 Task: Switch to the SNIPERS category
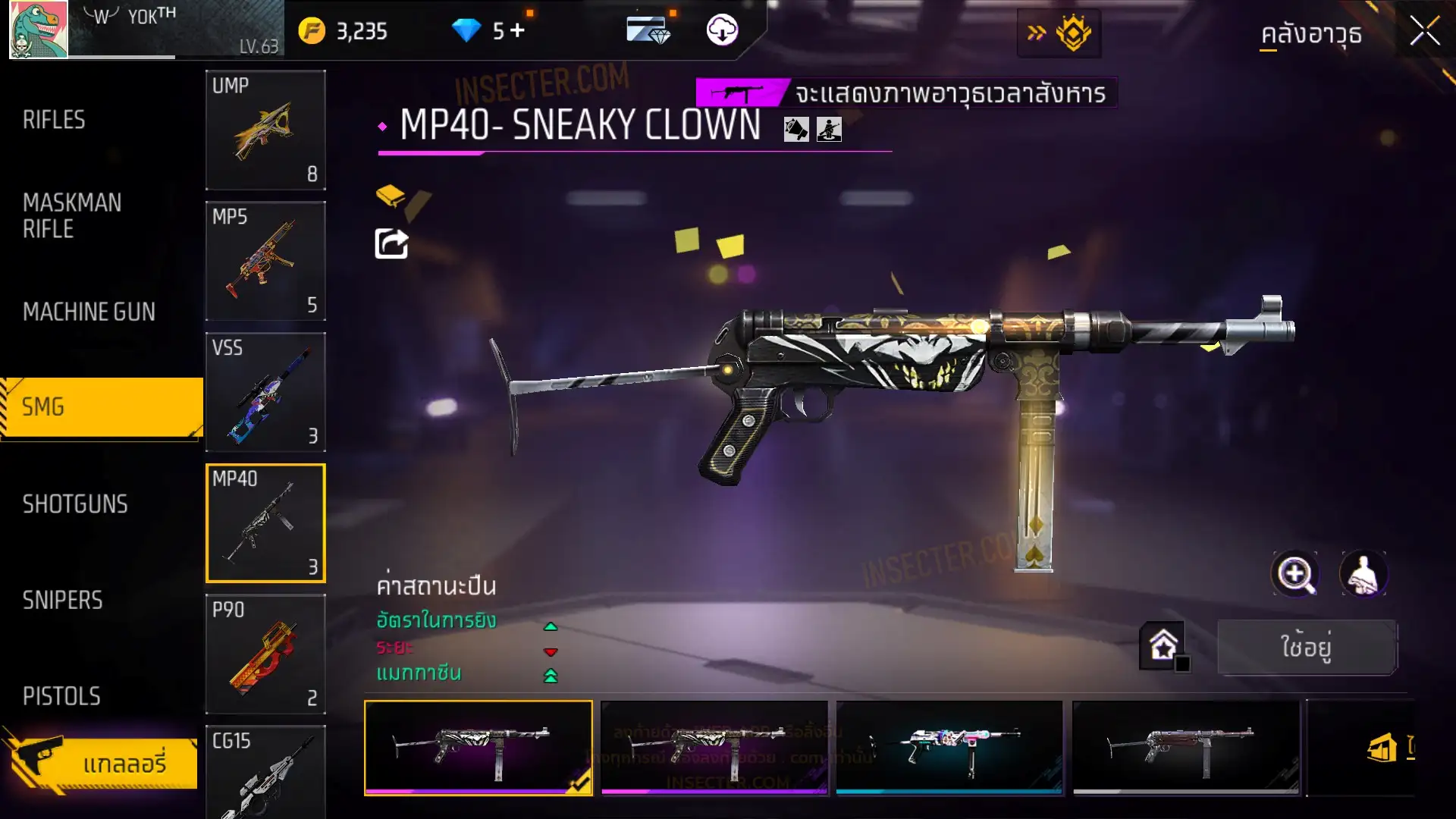62,601
